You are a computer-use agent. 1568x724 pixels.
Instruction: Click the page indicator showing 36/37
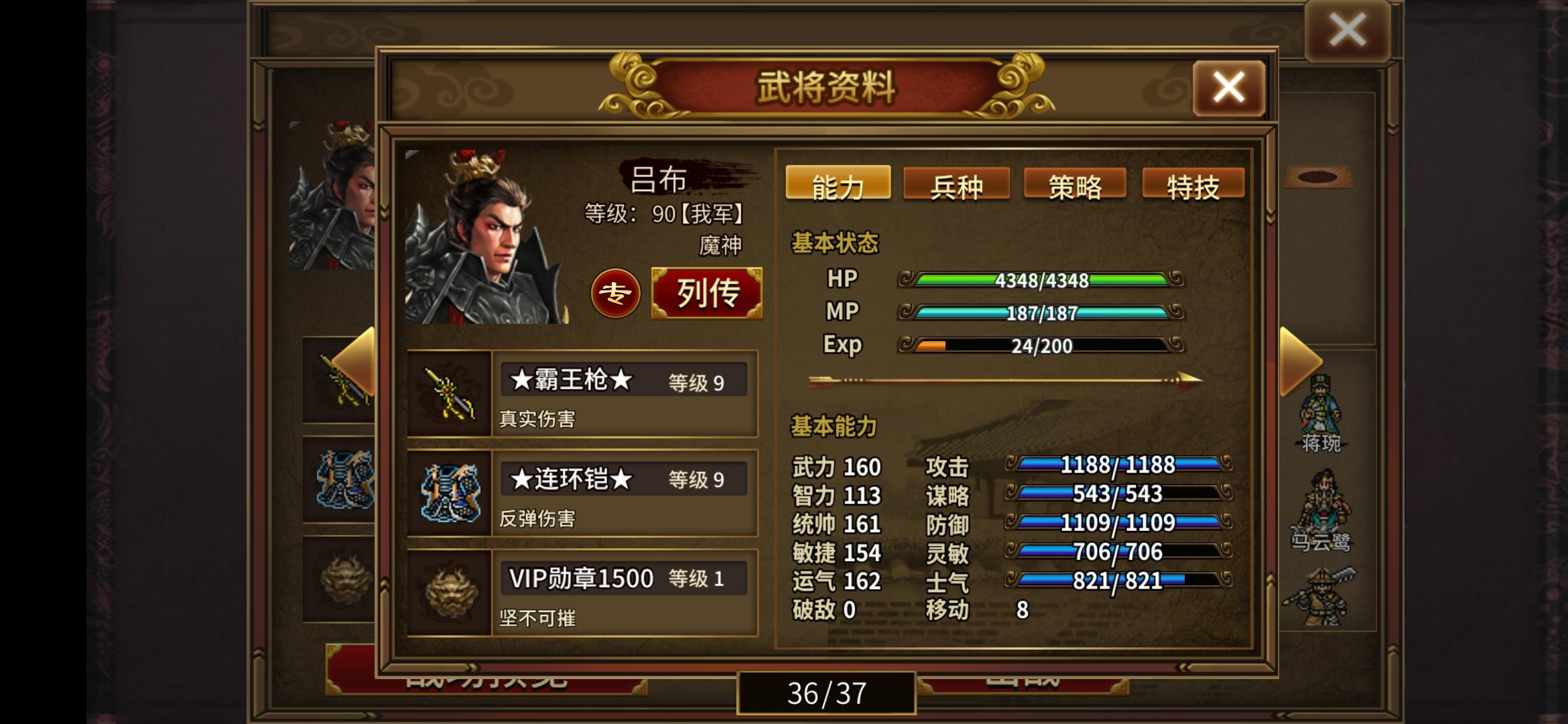[x=827, y=695]
